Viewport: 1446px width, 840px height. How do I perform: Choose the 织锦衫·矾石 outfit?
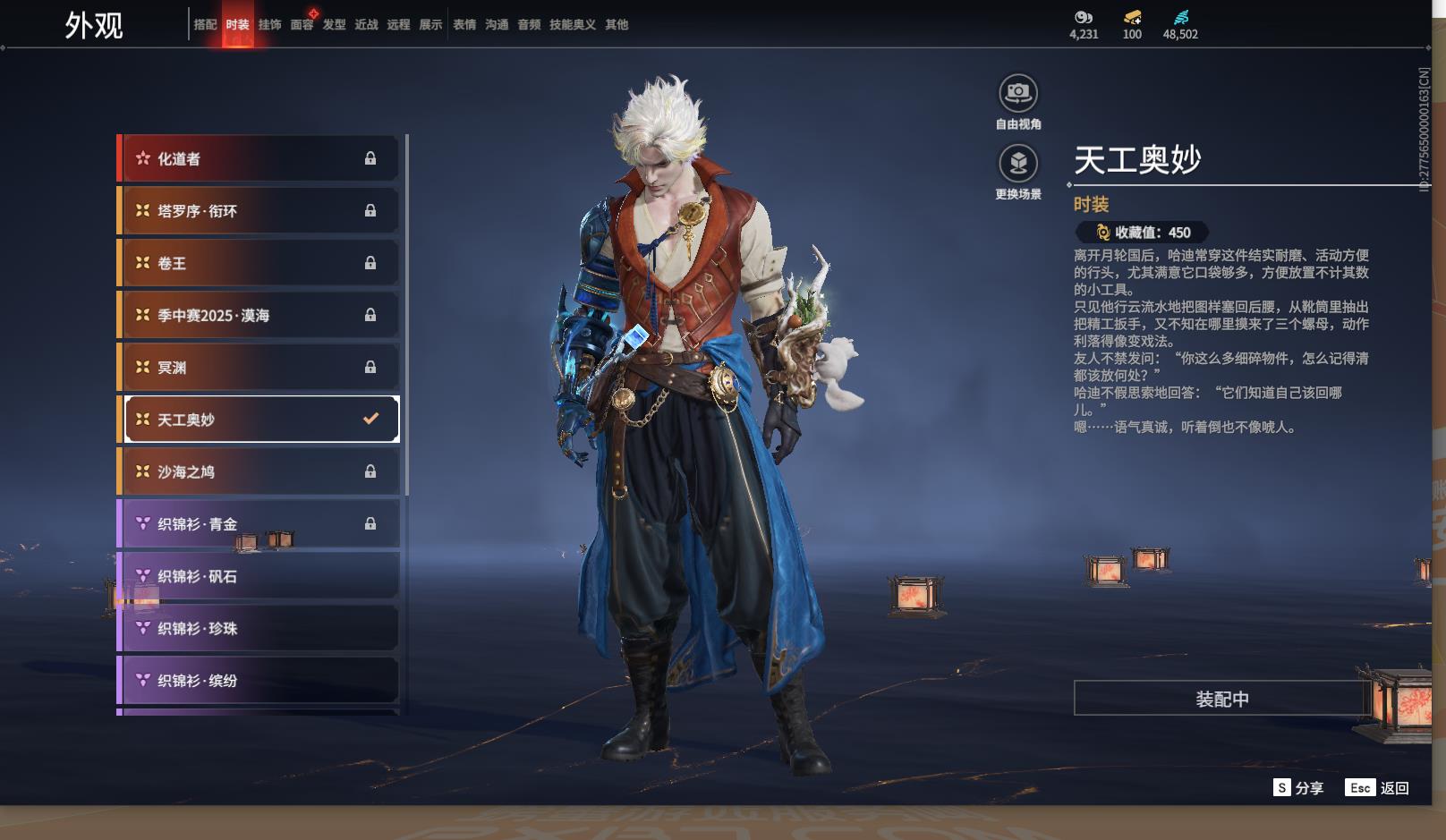pyautogui.click(x=259, y=576)
